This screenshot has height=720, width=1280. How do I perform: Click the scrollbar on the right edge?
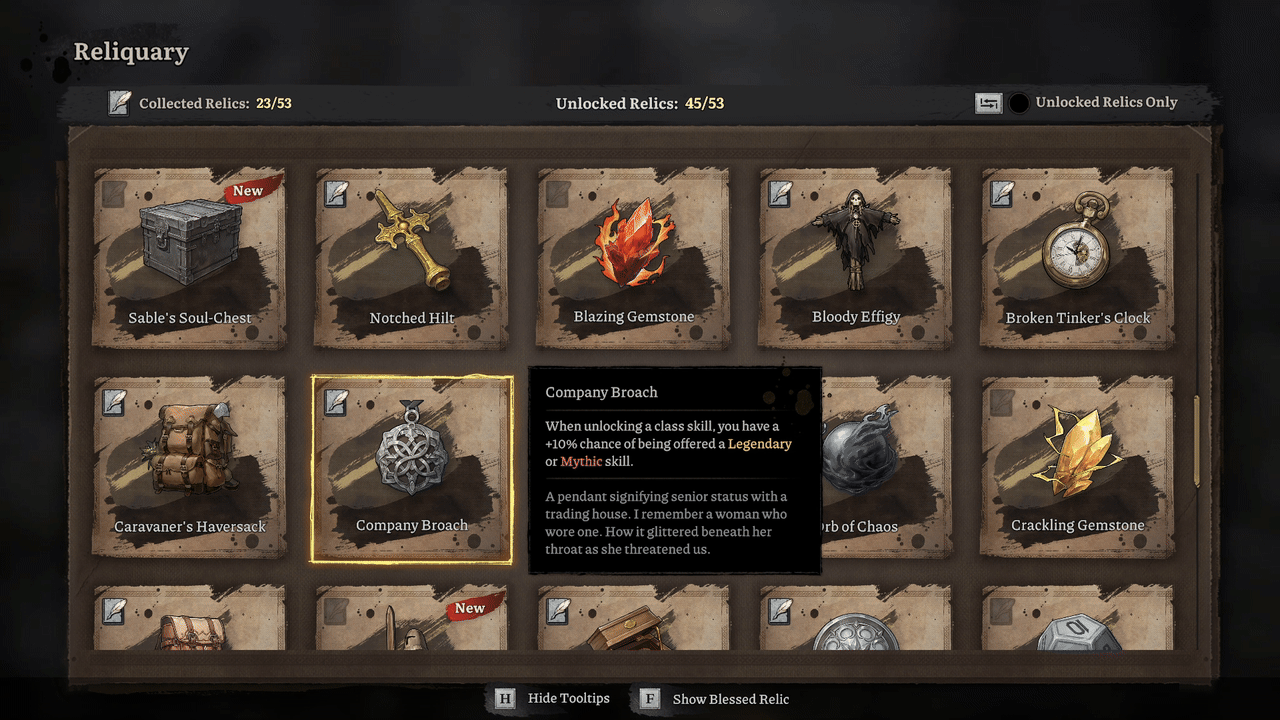click(x=1196, y=440)
